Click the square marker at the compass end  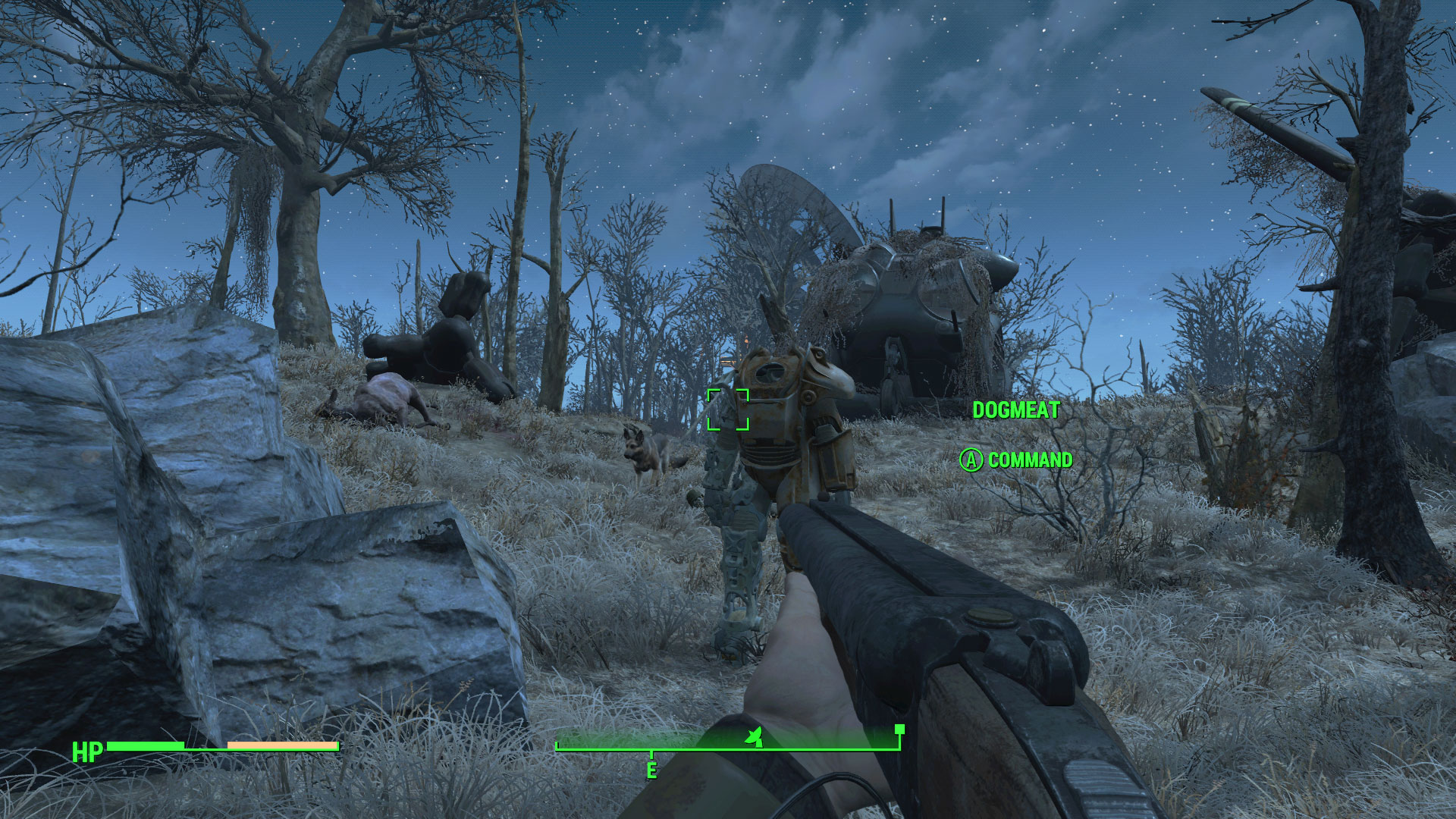click(x=899, y=730)
